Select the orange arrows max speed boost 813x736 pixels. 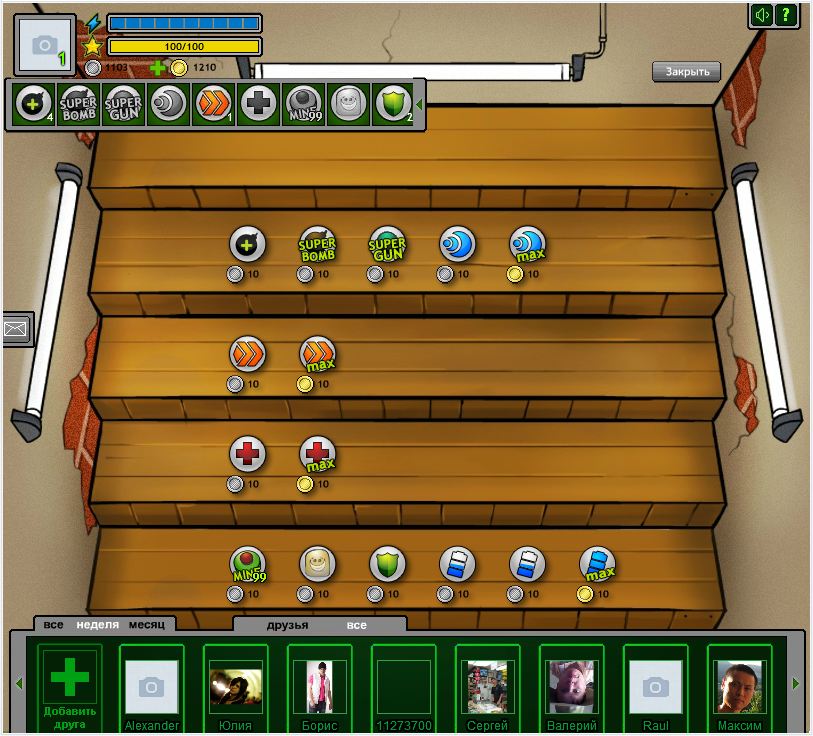pos(317,354)
